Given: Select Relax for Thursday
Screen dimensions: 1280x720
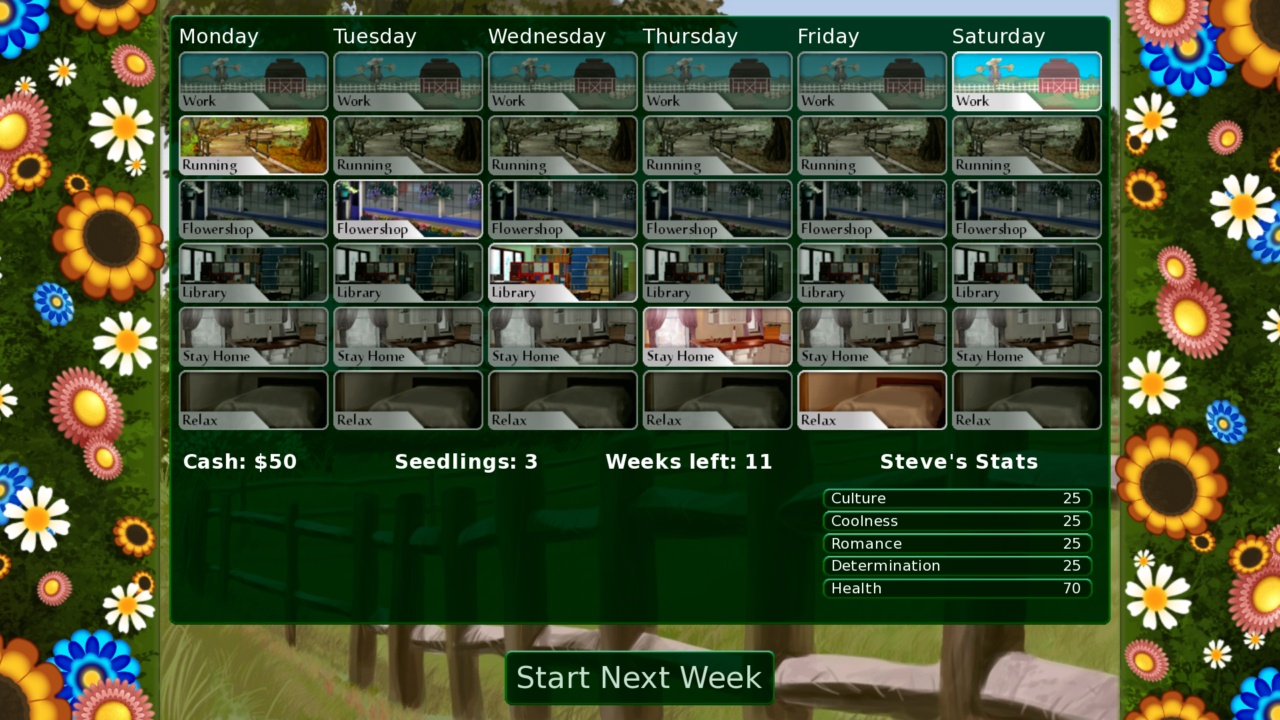Looking at the screenshot, I should click(716, 400).
